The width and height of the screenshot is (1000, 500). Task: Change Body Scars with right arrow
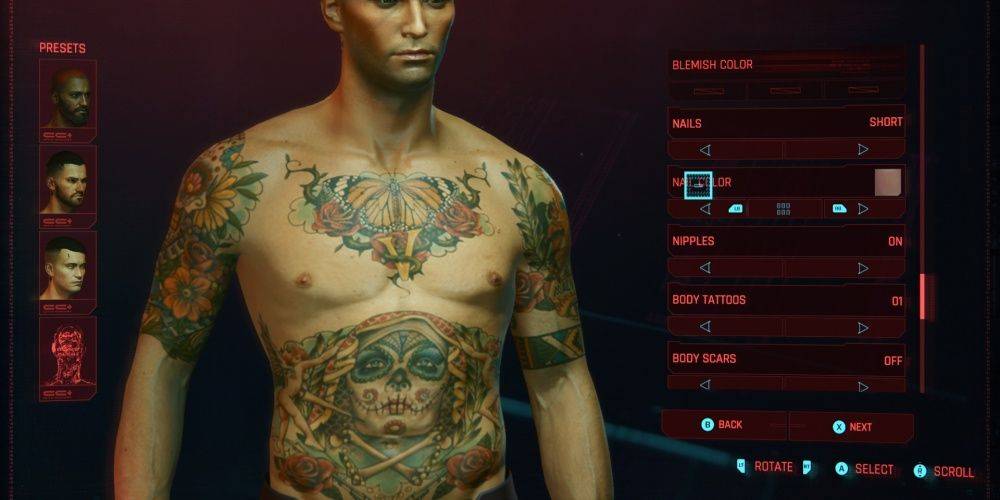pyautogui.click(x=863, y=384)
